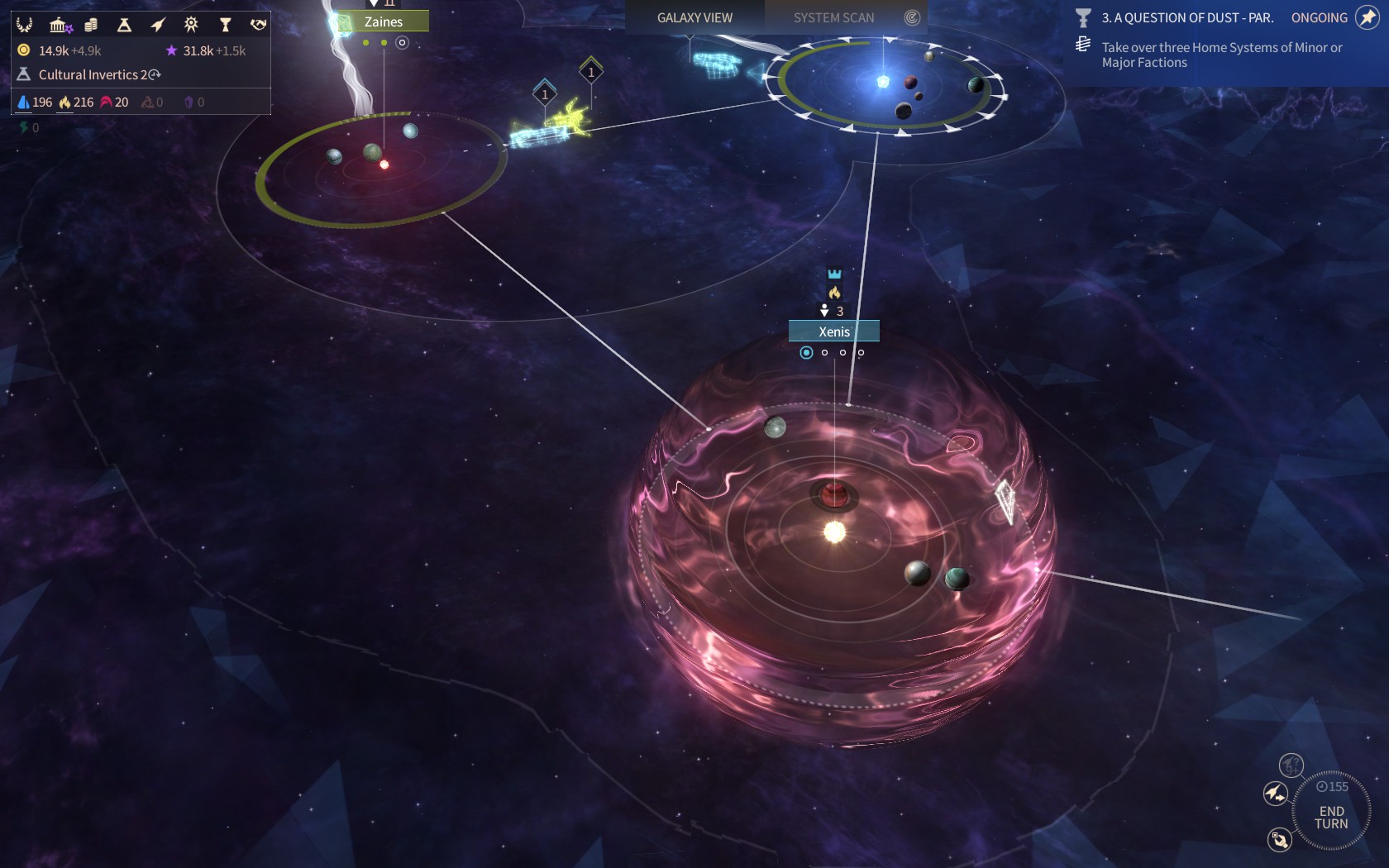1389x868 pixels.
Task: Pin the A Question of Dust quest
Action: pos(1368,17)
